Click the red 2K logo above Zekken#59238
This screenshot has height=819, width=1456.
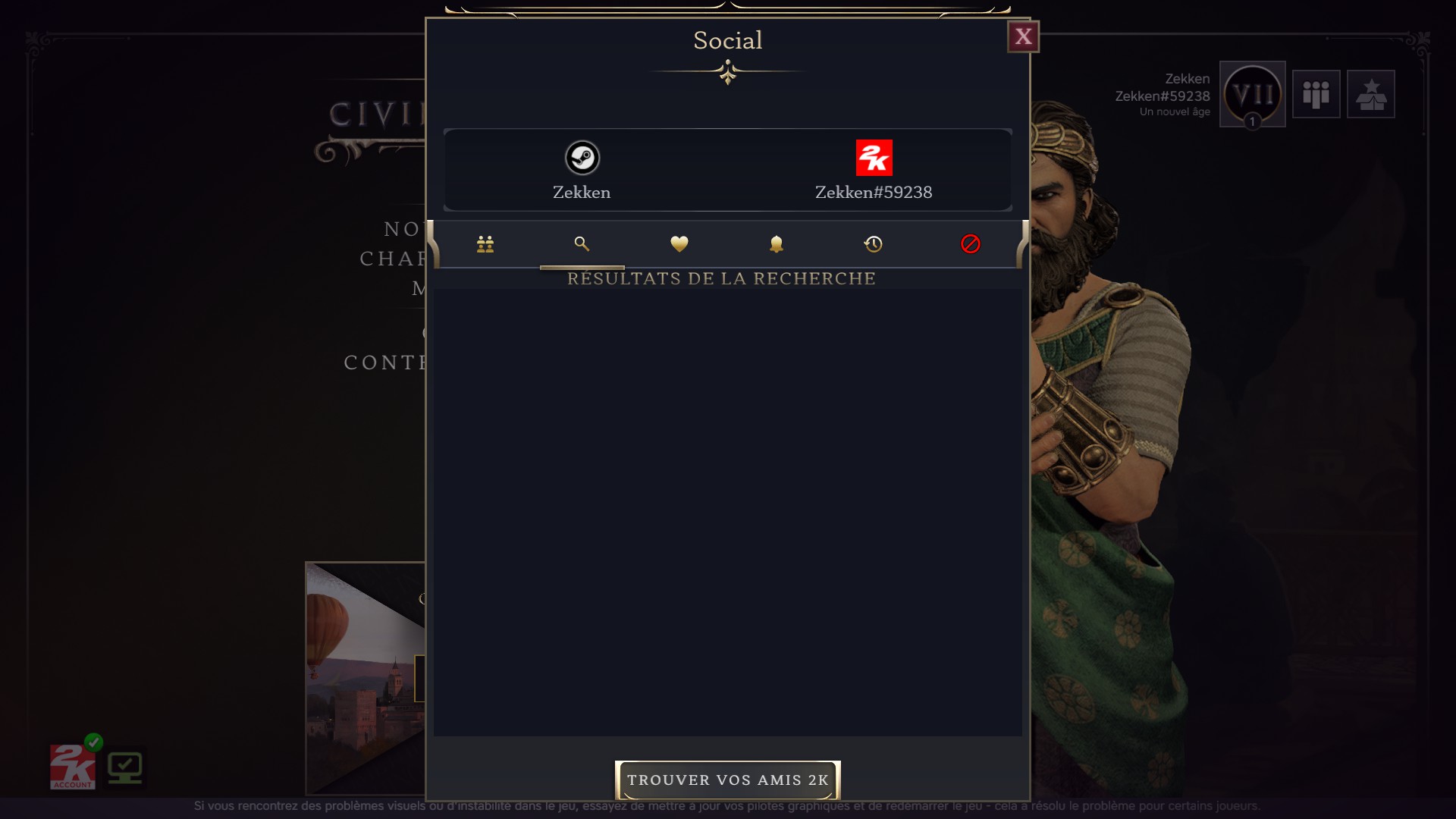tap(874, 158)
